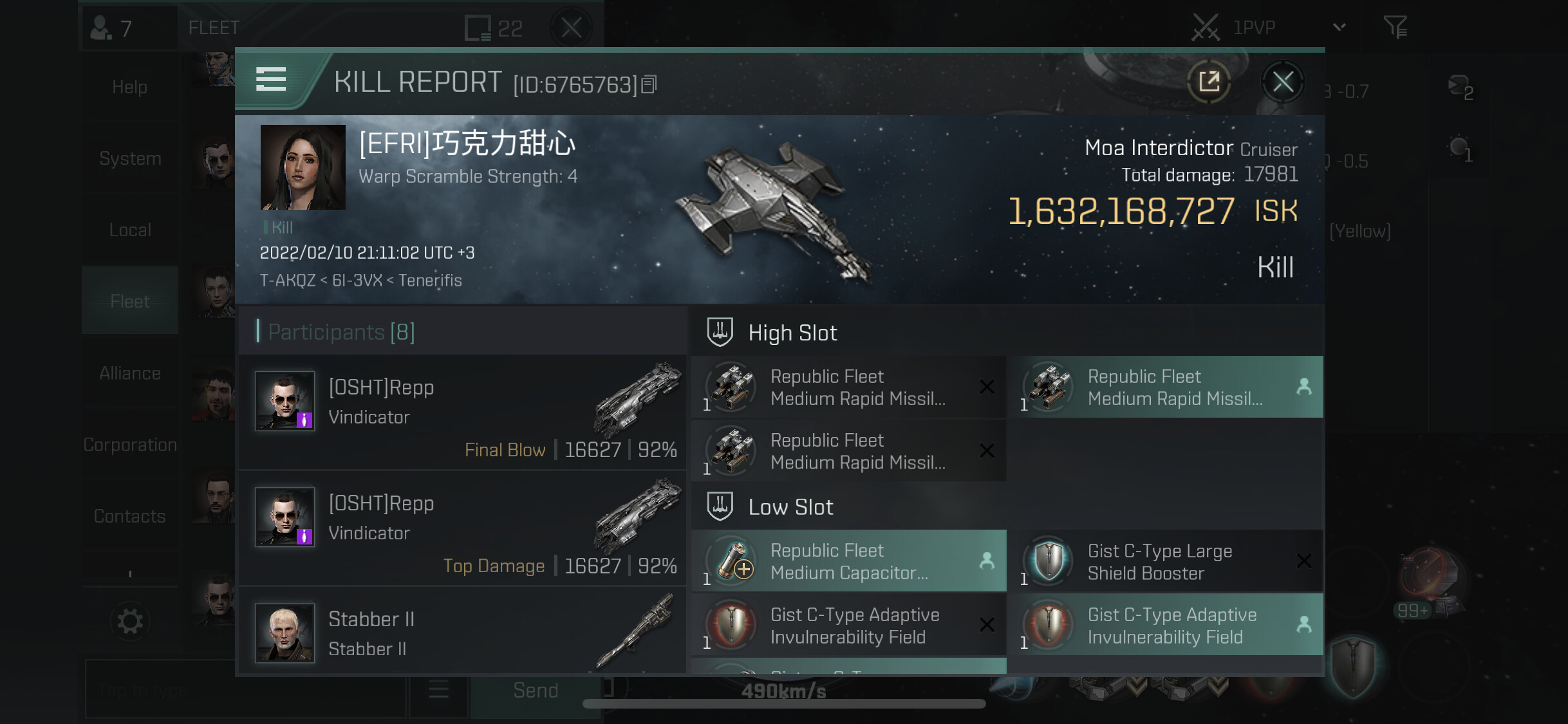Open chat settings gear

130,622
